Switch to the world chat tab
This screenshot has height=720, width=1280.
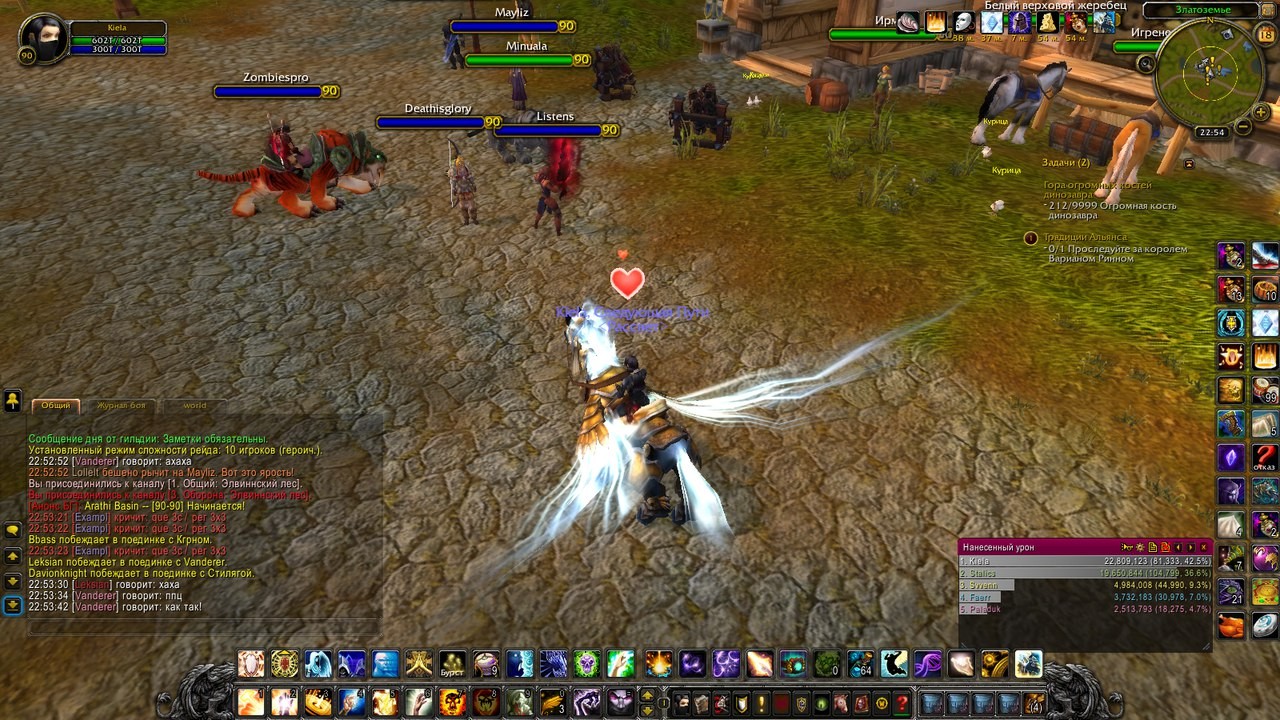click(x=194, y=405)
